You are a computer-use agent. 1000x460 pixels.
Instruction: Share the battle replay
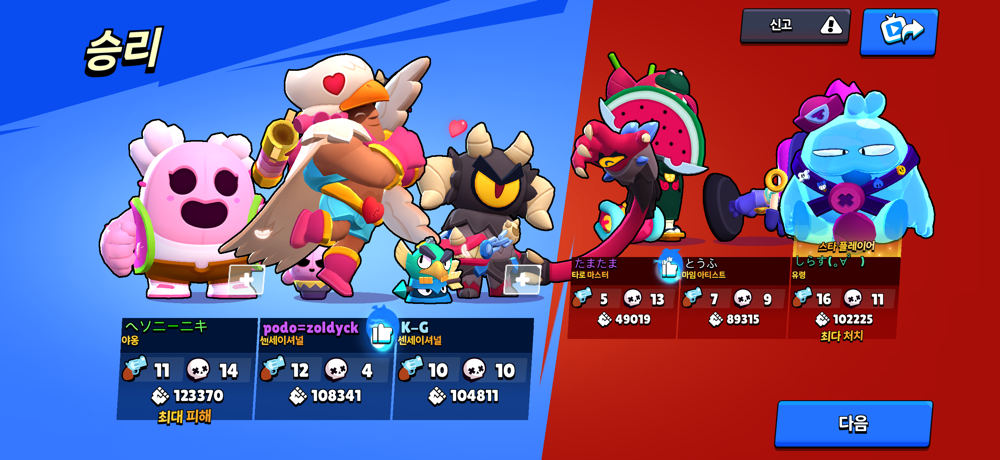point(898,30)
